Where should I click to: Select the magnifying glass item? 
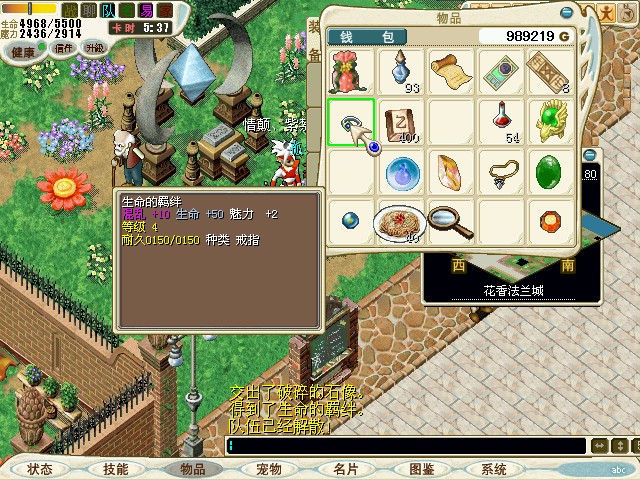(450, 222)
